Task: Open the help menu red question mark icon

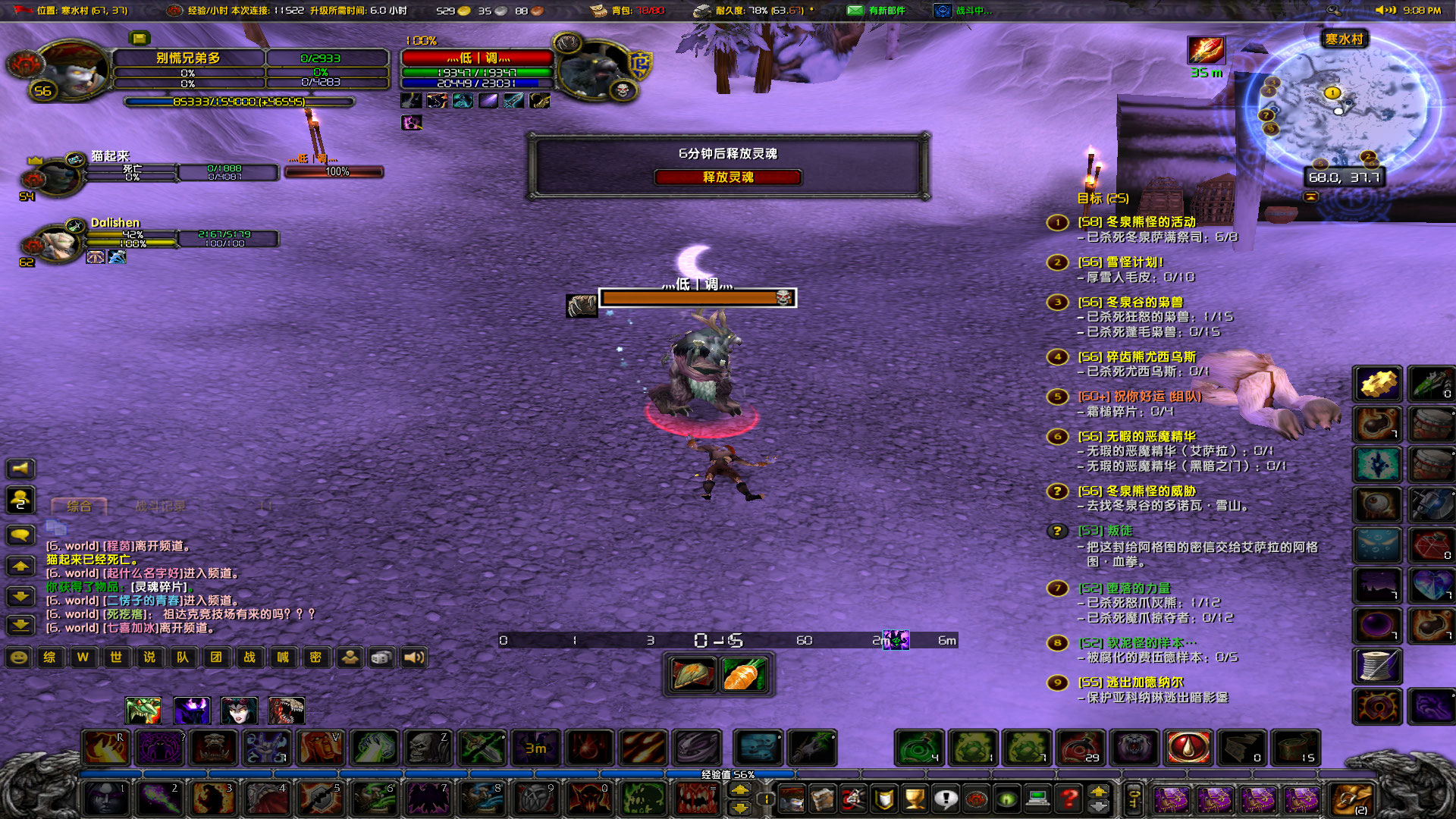Action: tap(1068, 799)
